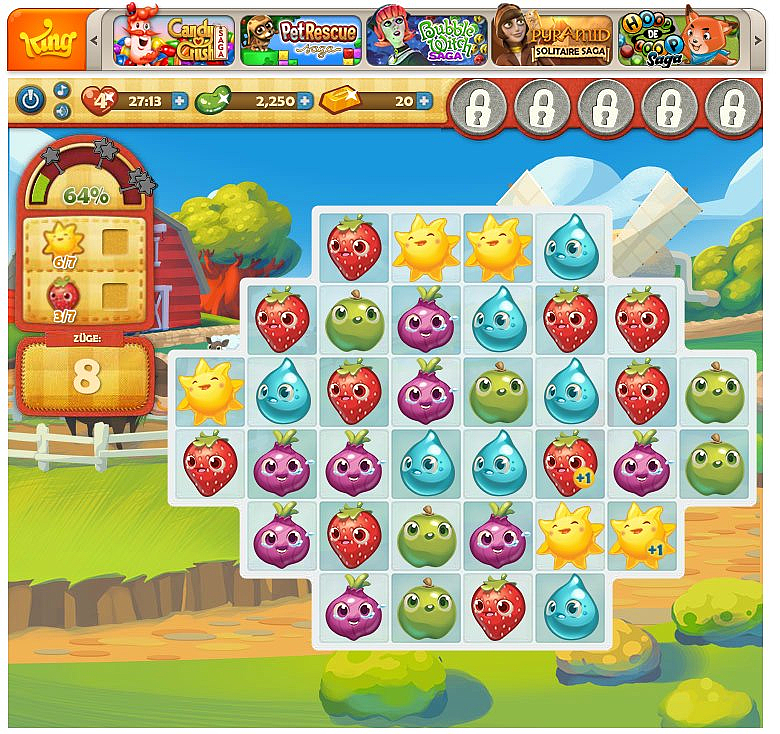Buy more magic beans with plus button
780x734 pixels.
pyautogui.click(x=304, y=100)
